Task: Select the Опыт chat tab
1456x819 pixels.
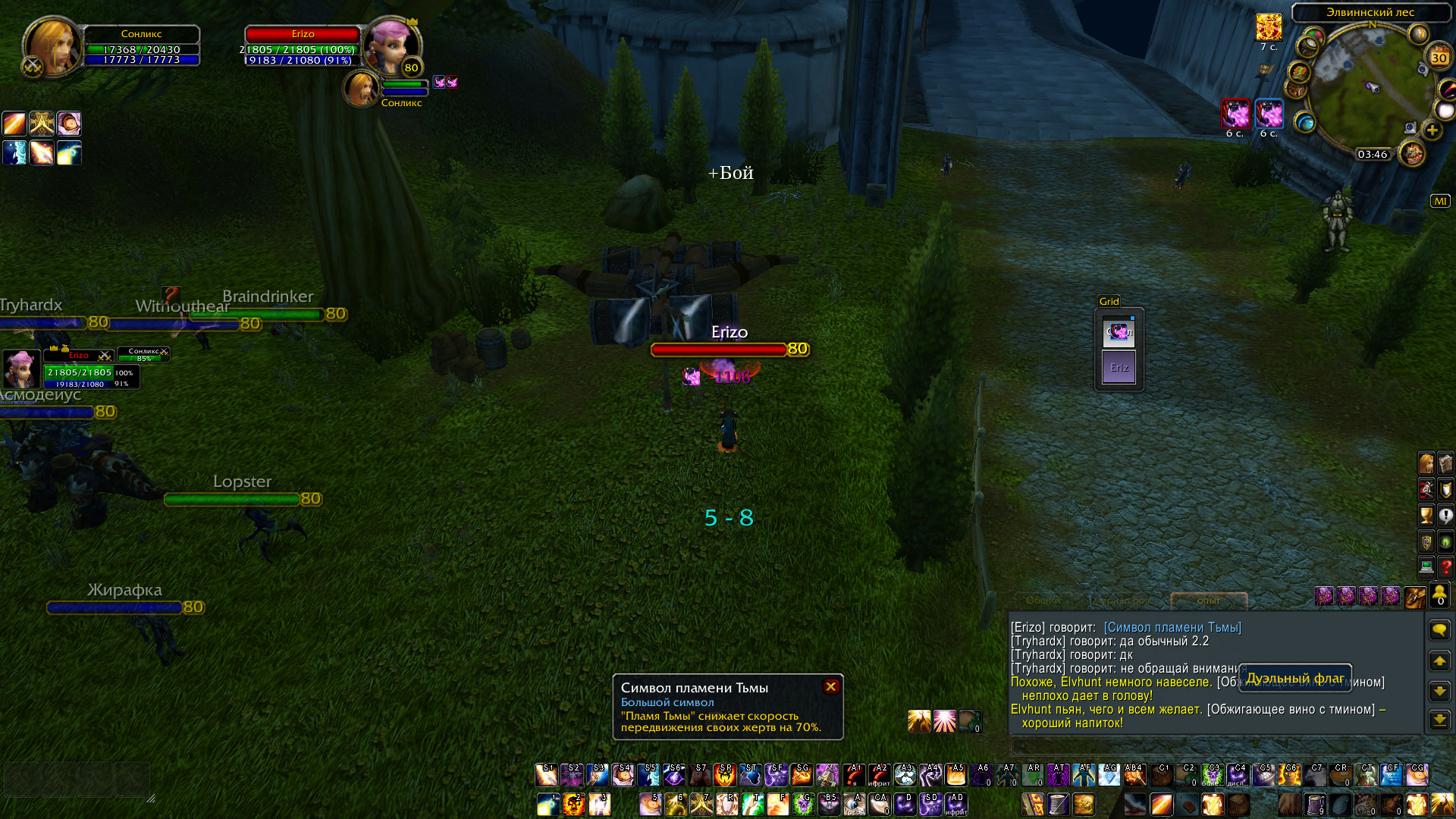Action: coord(1208,601)
